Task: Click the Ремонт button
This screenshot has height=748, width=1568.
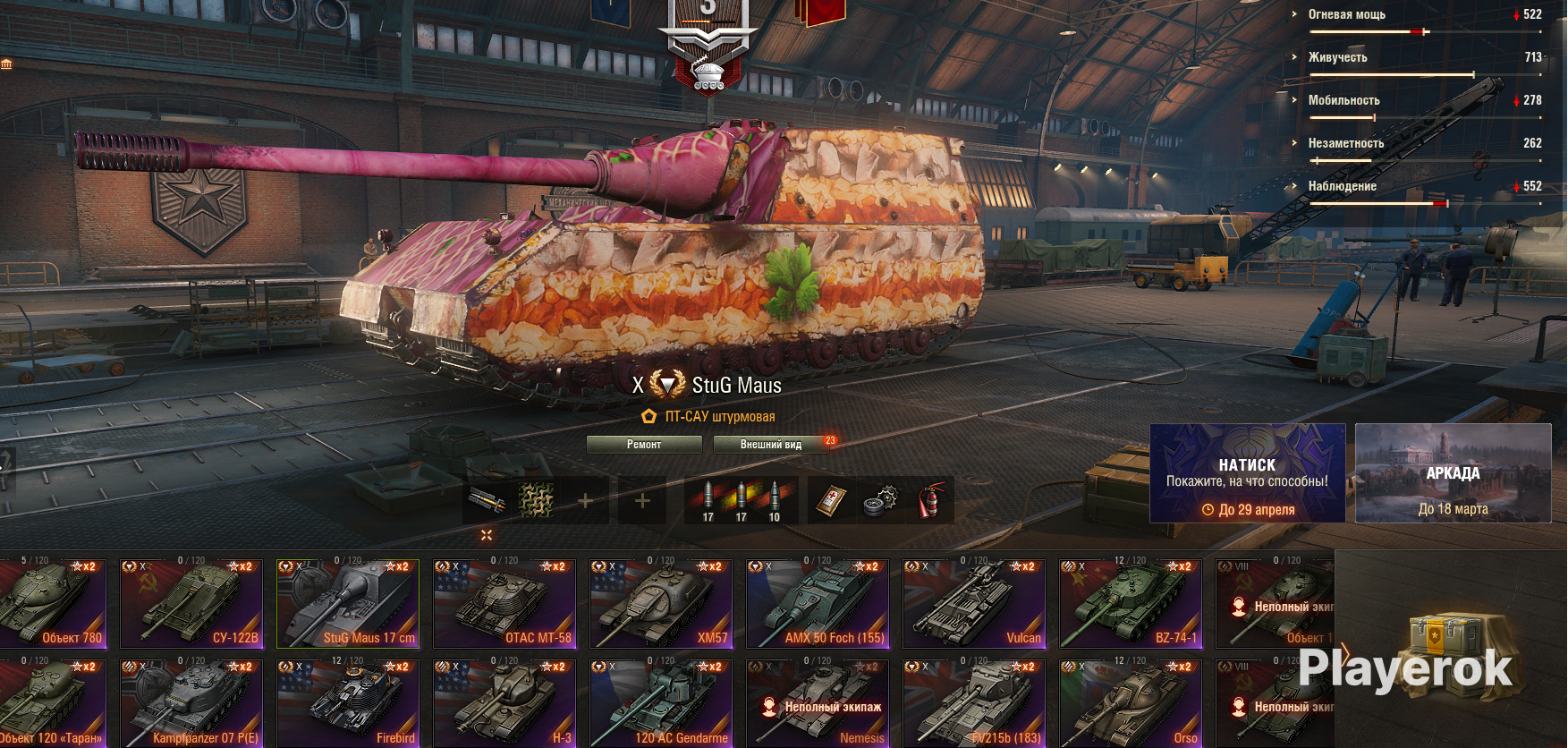Action: coord(644,445)
